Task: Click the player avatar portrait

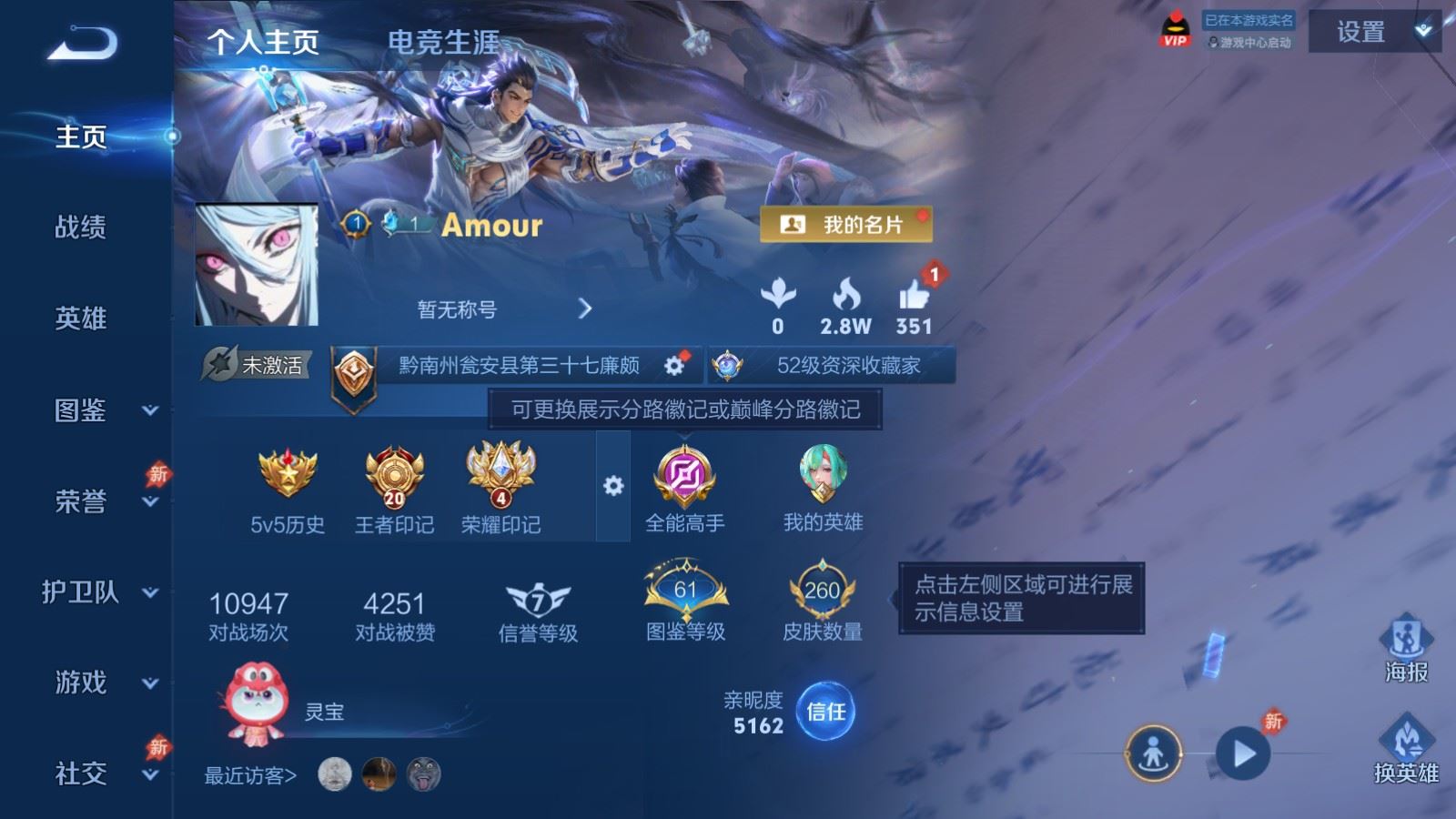Action: [257, 265]
